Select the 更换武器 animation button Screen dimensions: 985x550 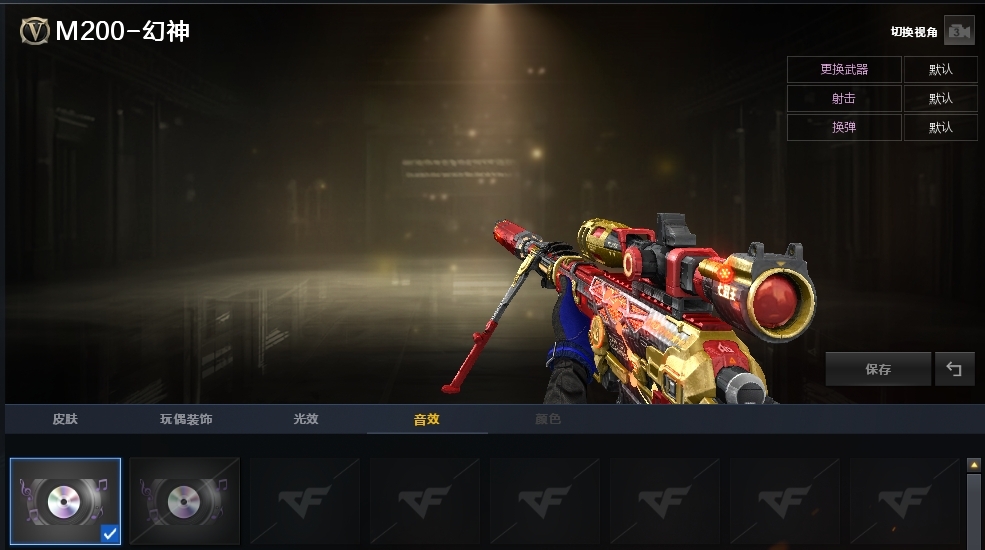click(844, 70)
